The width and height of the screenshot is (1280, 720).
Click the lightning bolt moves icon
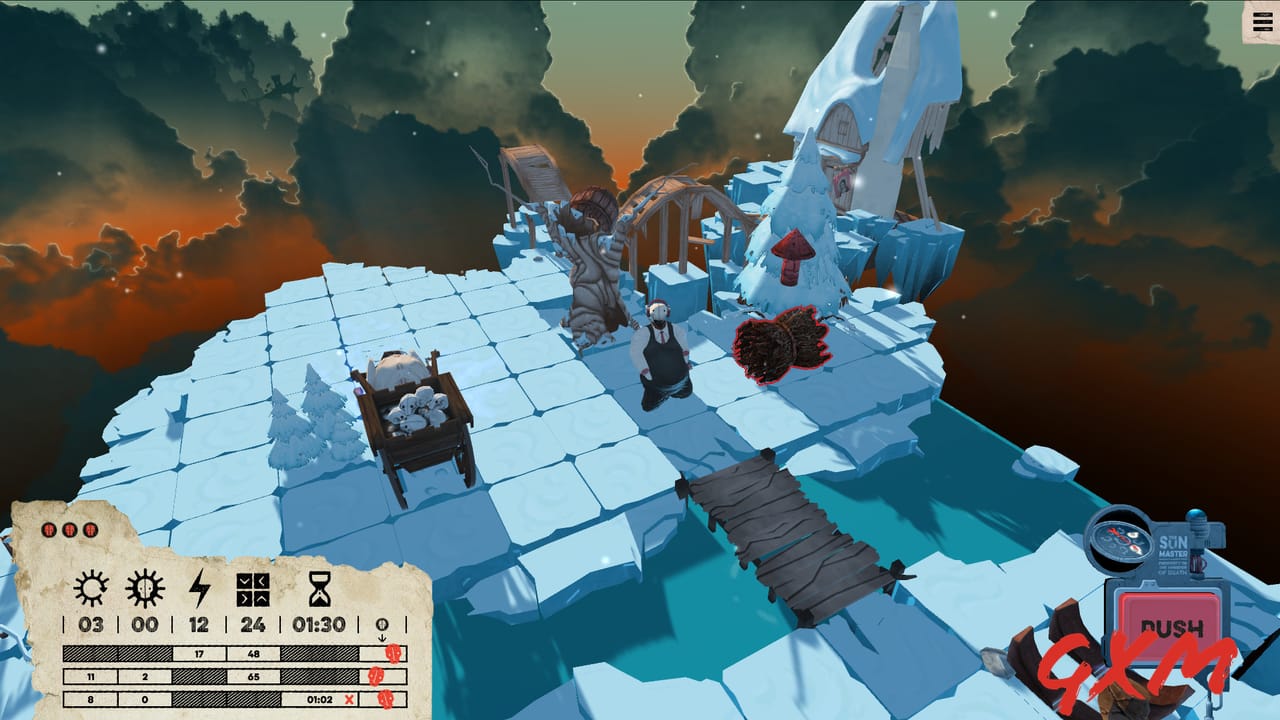(x=199, y=589)
